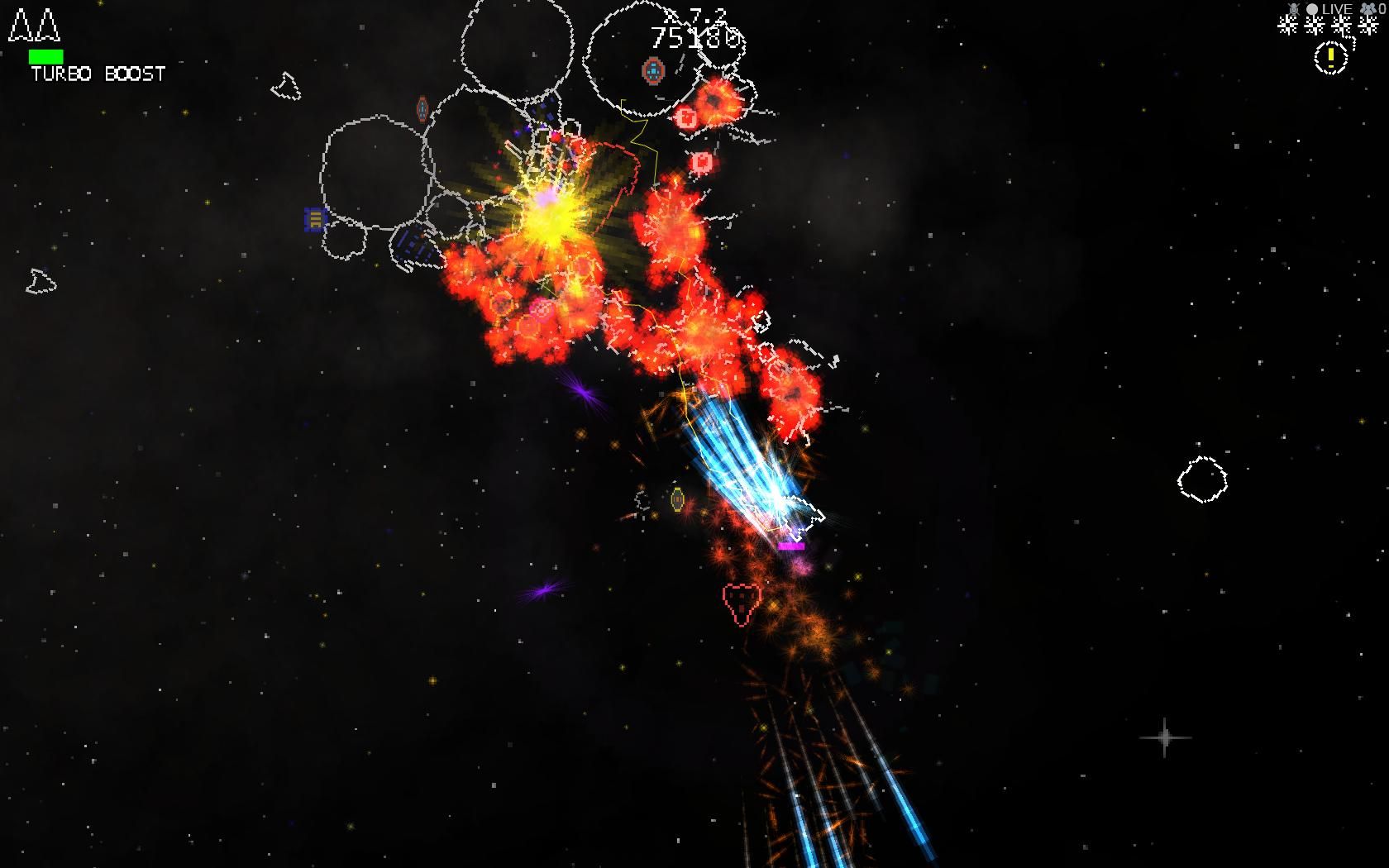Click the spectator counter icon showing 0
The image size is (1389, 868).
[1370, 9]
